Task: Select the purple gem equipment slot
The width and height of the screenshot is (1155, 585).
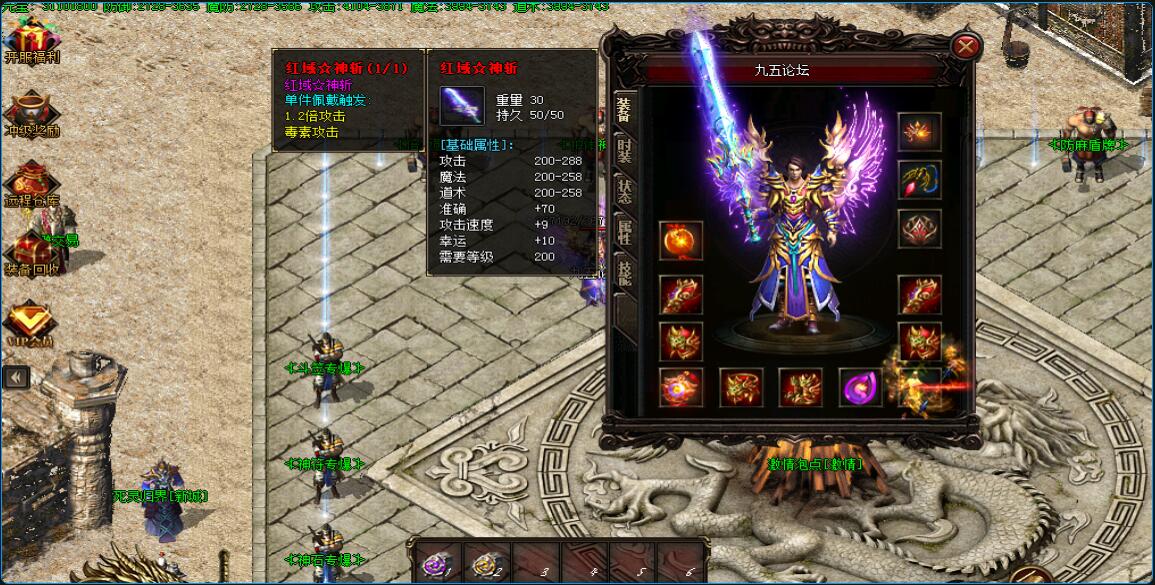Action: 860,387
